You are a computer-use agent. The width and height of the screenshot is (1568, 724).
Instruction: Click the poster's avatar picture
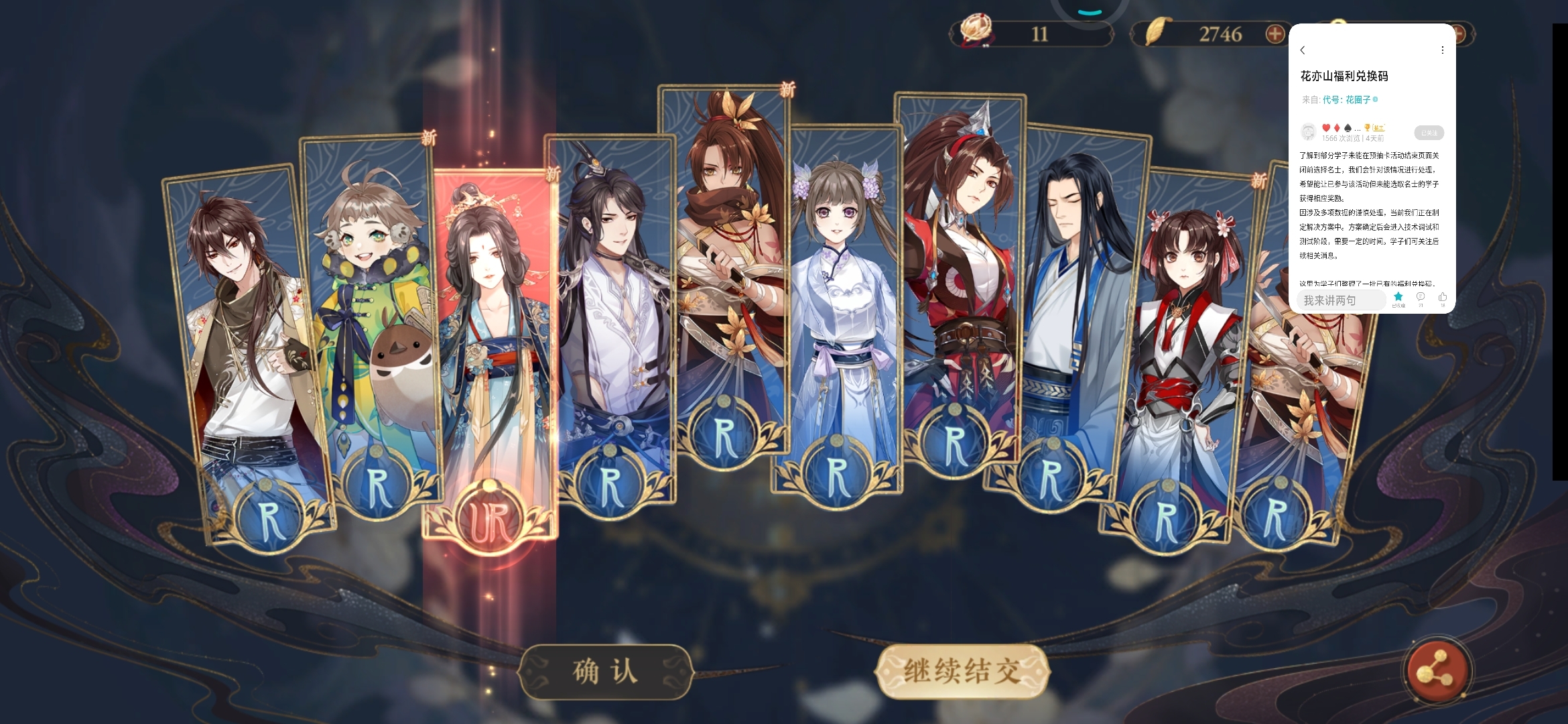(x=1307, y=133)
